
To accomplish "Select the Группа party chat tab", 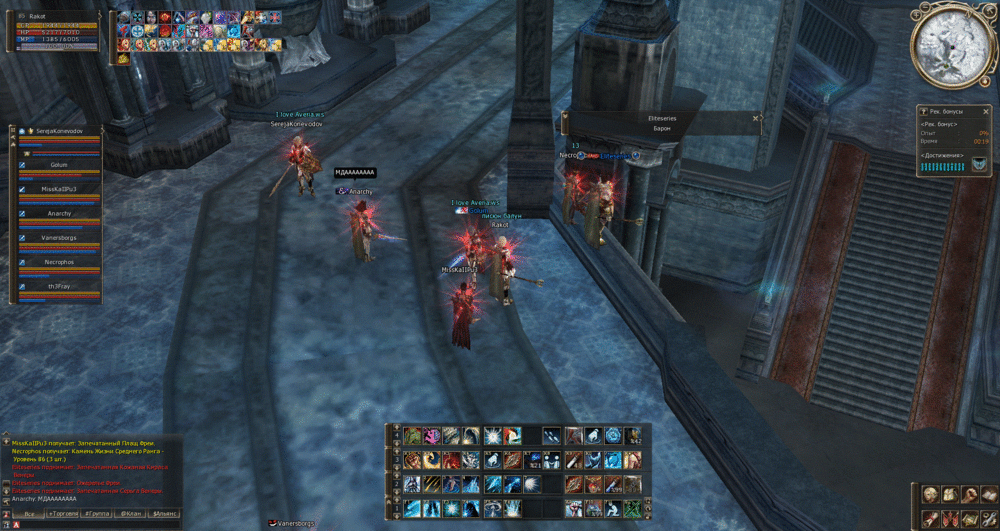I will [96, 513].
